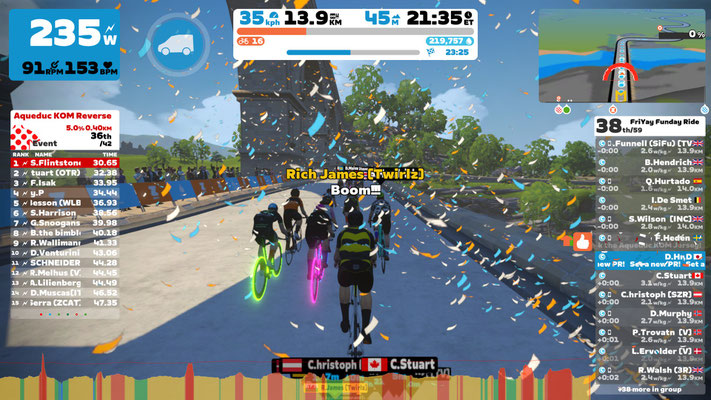Viewport: 711px width, 400px height.
Task: Select Q.Hurtado in the riders list
Action: (651, 183)
